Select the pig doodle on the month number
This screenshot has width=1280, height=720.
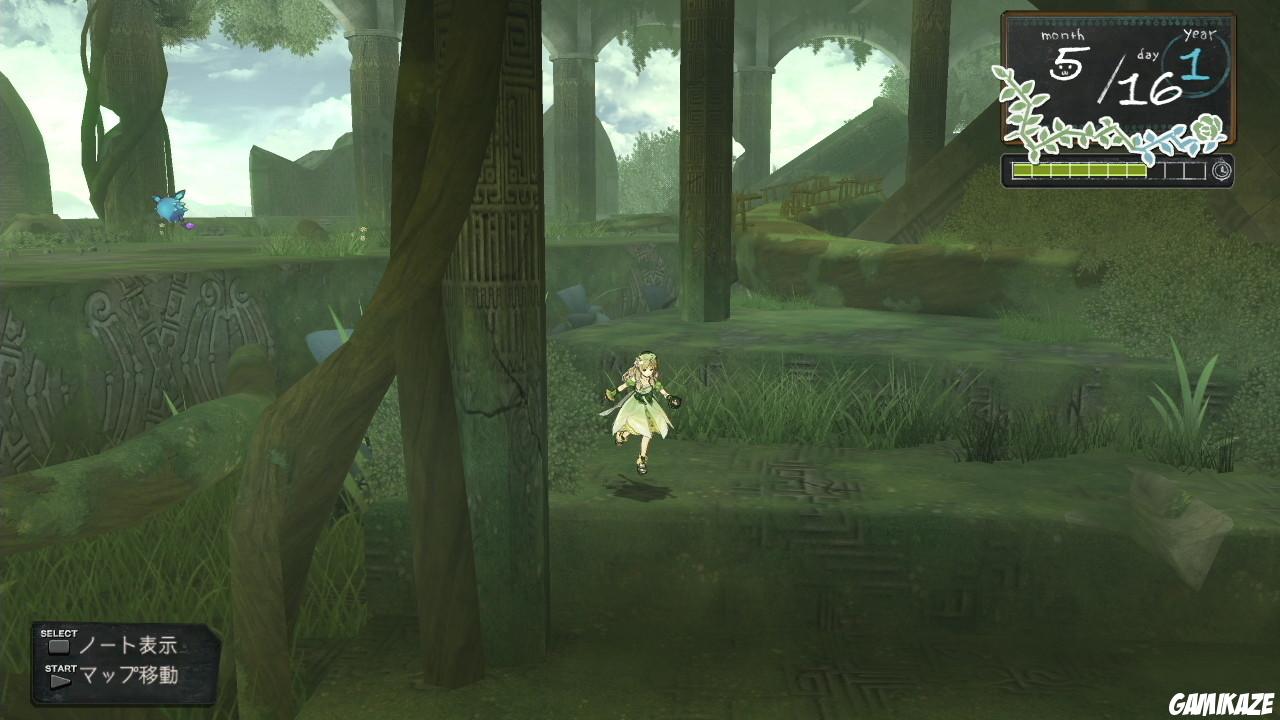(x=1065, y=70)
